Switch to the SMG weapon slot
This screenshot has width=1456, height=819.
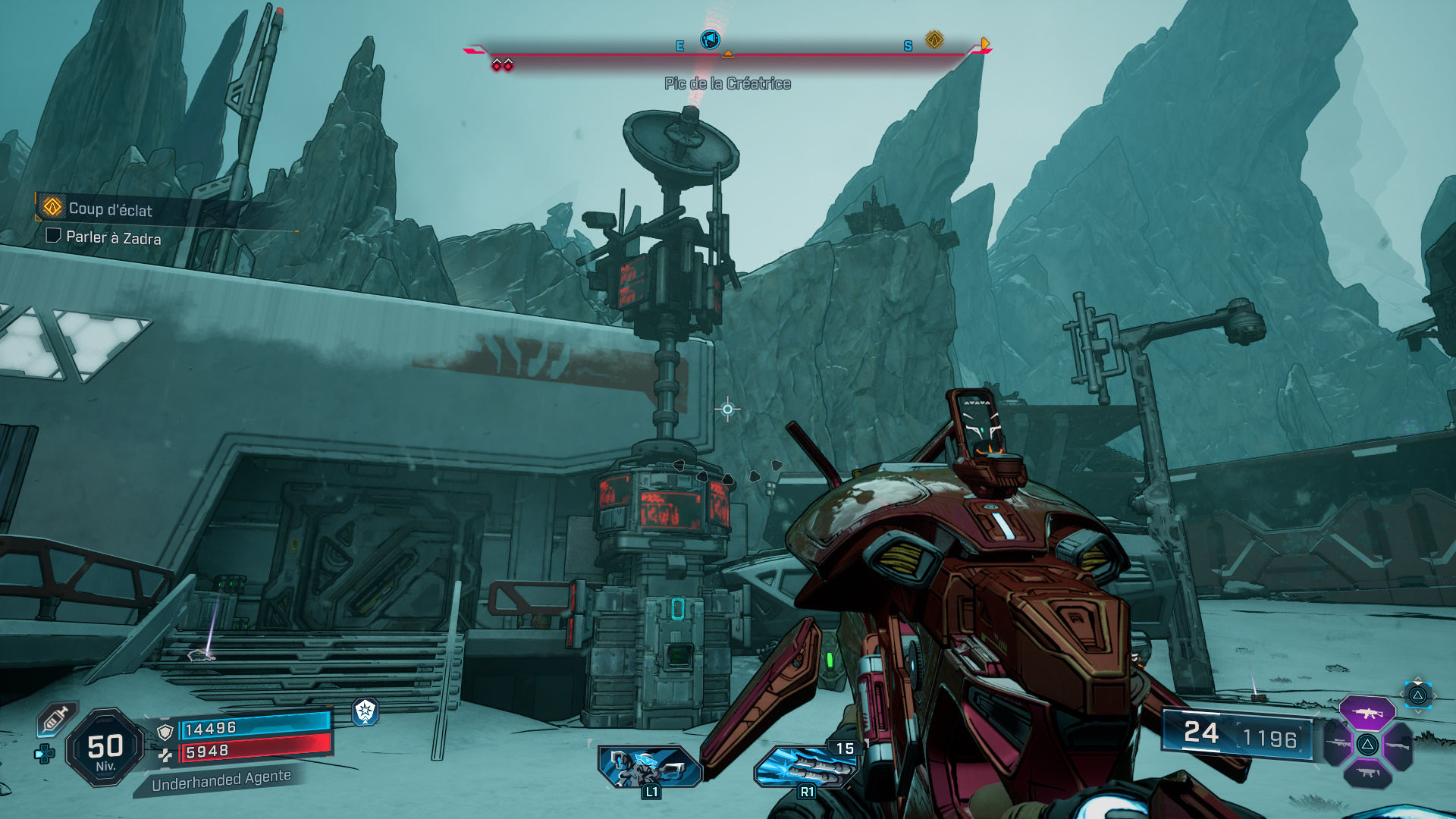pos(1367,773)
